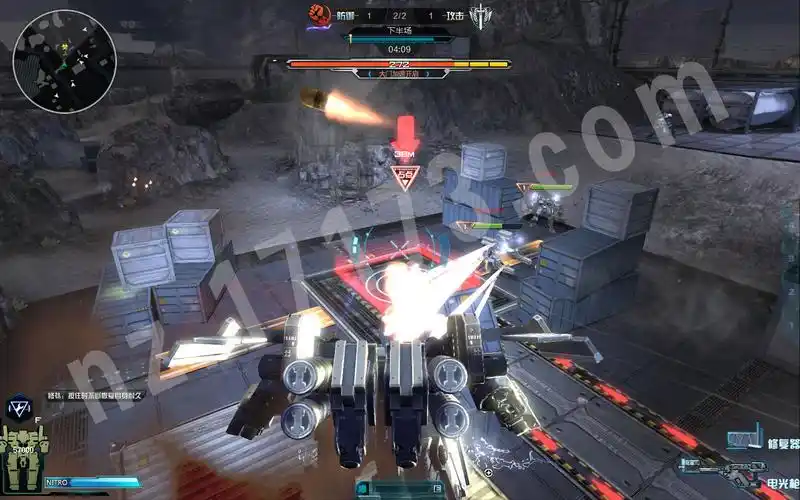Activate the hexagonal skill icon above the mech
The height and width of the screenshot is (500, 800).
coord(17,406)
